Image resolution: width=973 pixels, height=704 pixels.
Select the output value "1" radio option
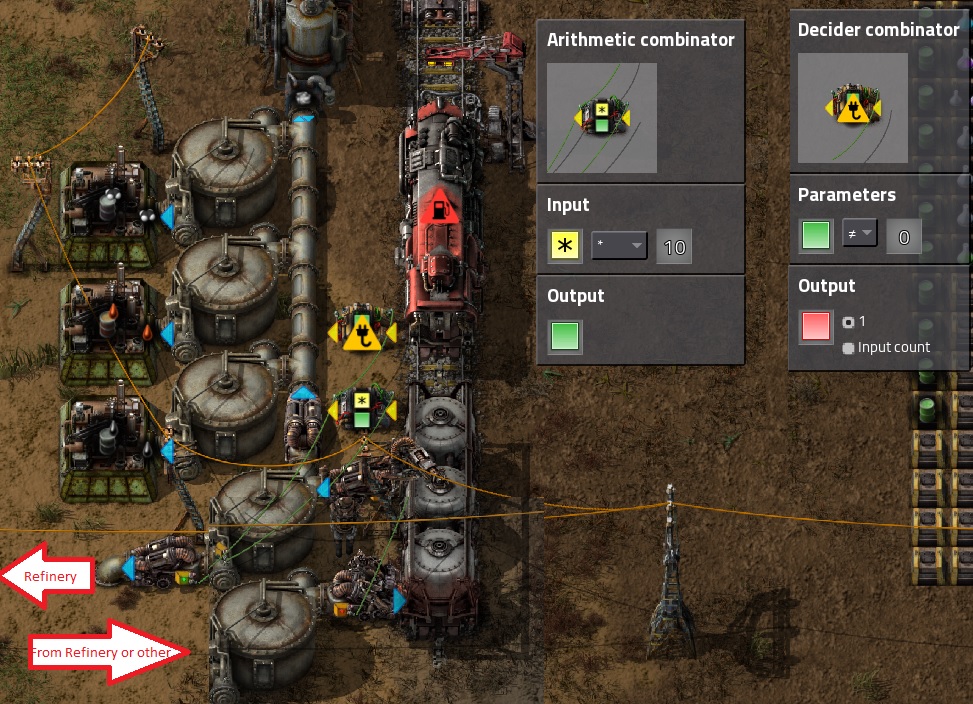click(x=848, y=322)
